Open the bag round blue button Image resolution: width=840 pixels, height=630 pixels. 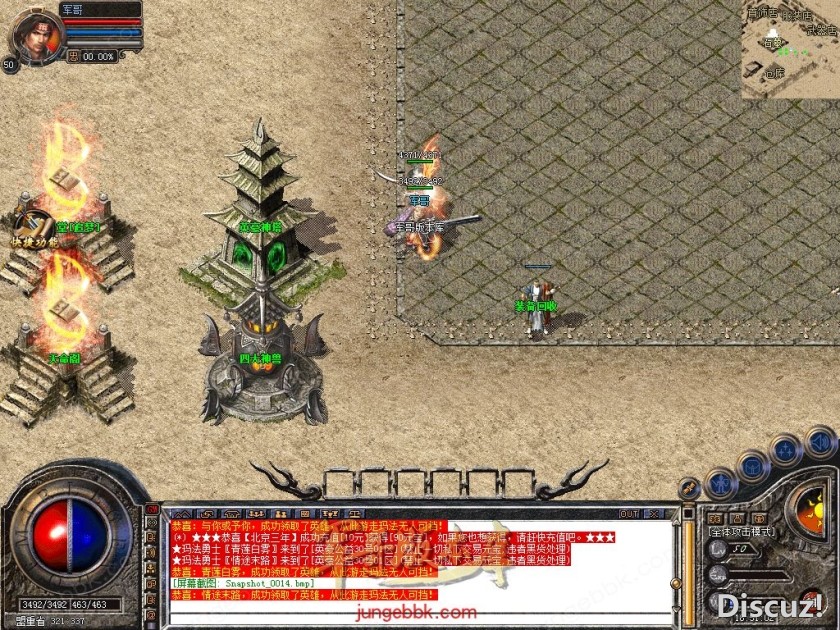click(753, 466)
